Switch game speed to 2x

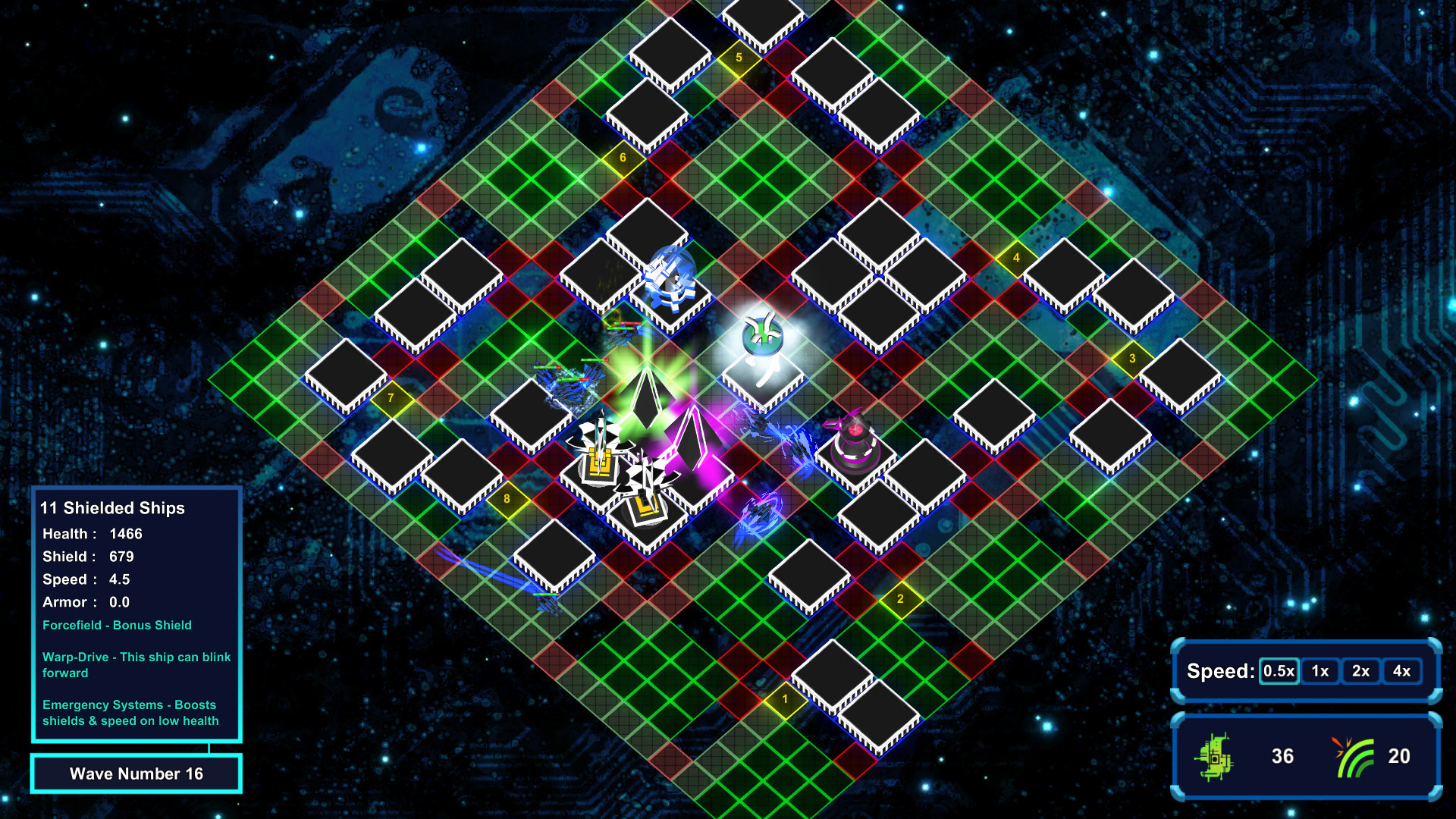point(1360,671)
